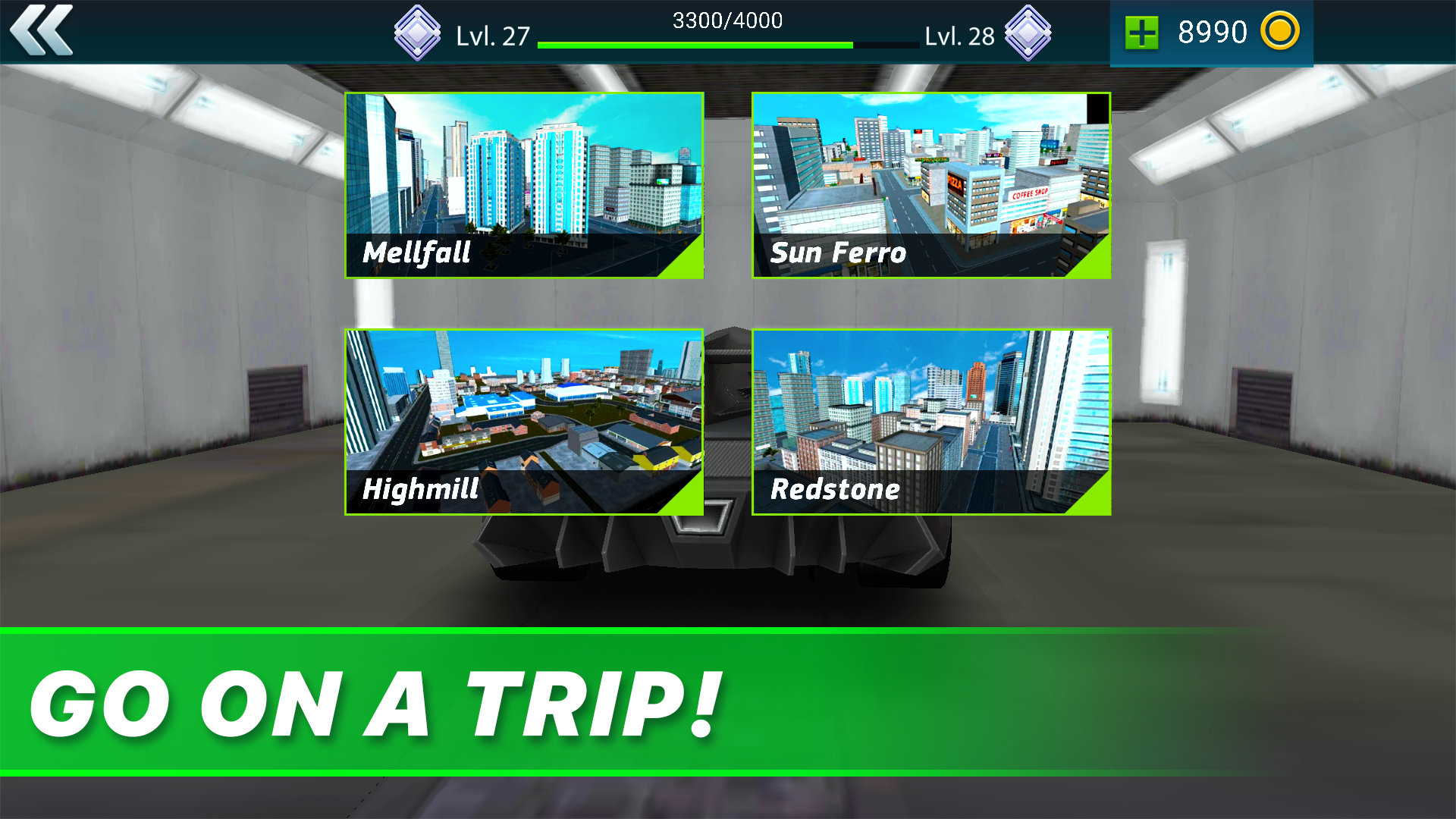Screen dimensions: 1456x819
Task: Click the Highmill label text
Action: tap(420, 490)
